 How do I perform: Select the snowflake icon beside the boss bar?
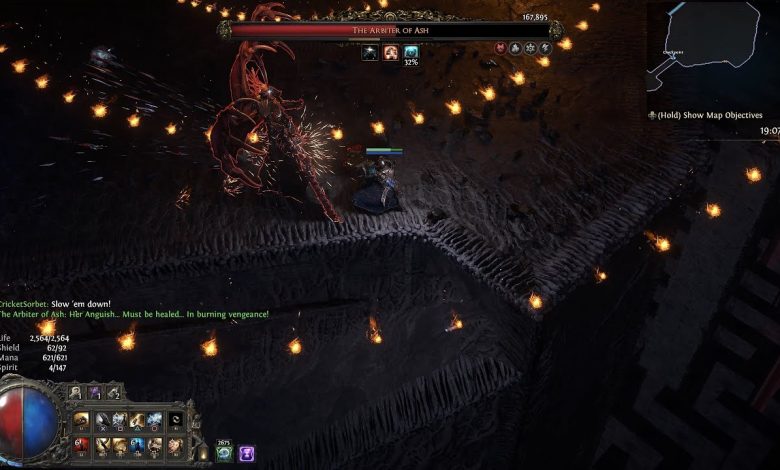tap(530, 47)
